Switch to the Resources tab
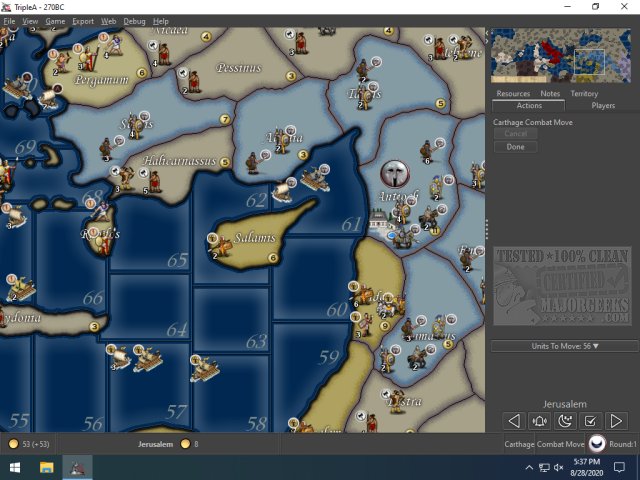 (513, 93)
